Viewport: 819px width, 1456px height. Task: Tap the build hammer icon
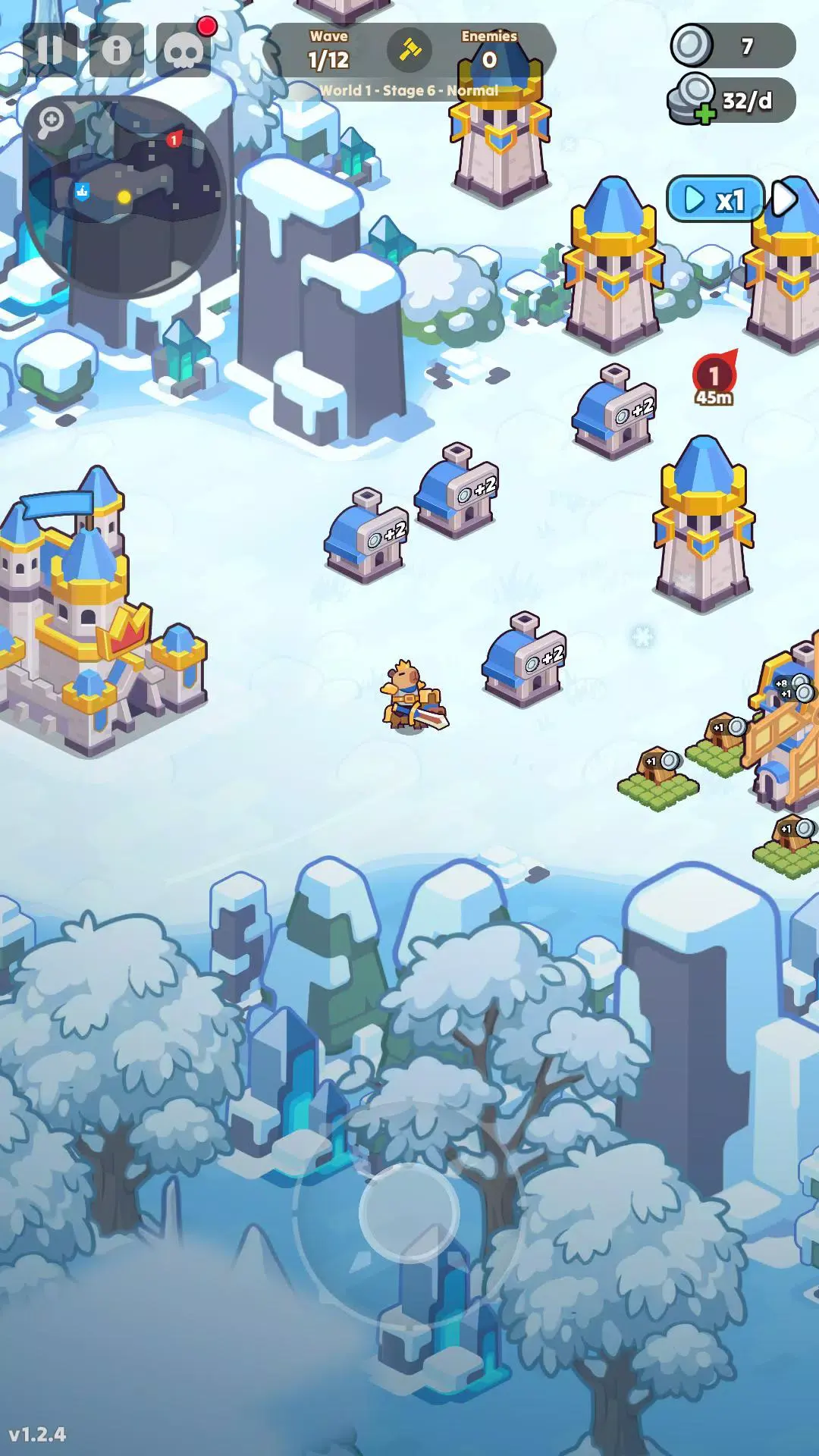point(409,50)
